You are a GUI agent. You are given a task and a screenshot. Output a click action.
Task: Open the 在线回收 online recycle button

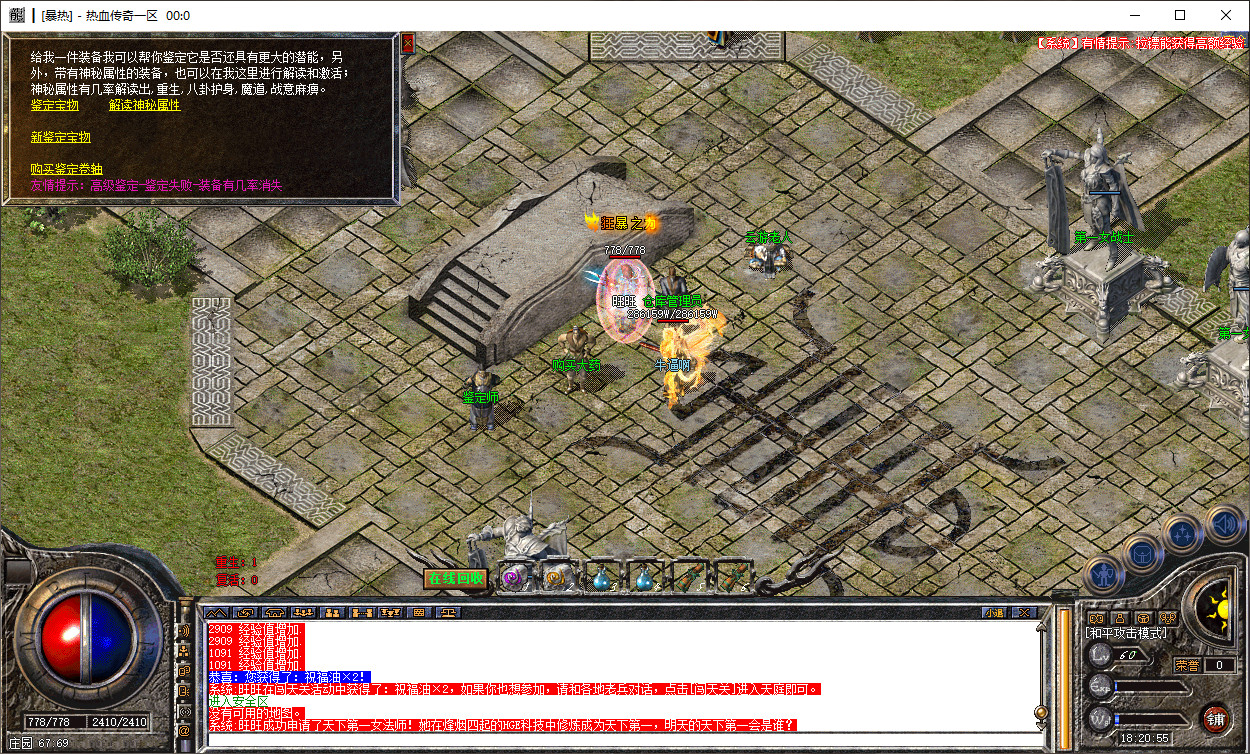(x=455, y=578)
